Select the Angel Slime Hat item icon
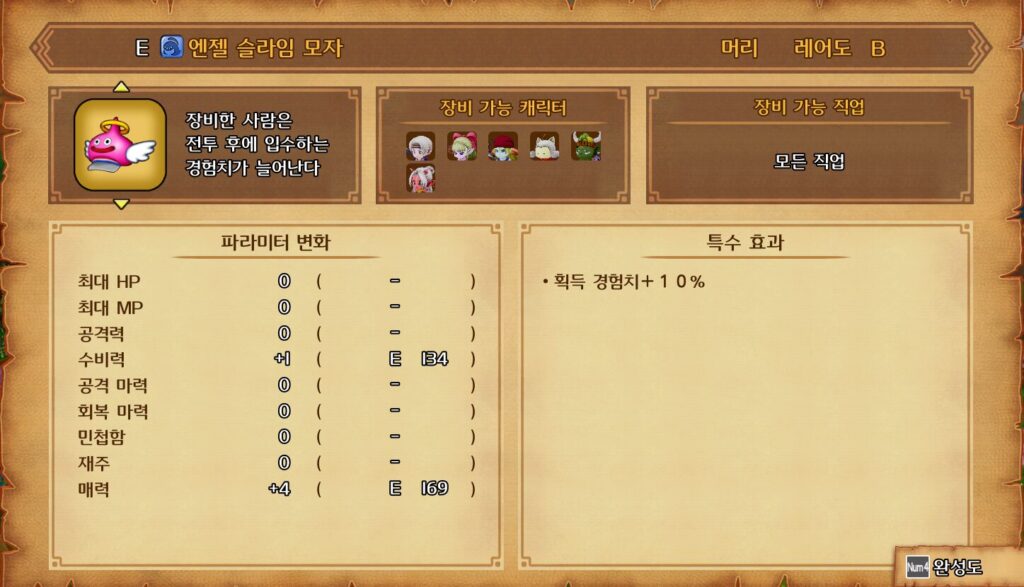1024x587 pixels. (x=120, y=145)
